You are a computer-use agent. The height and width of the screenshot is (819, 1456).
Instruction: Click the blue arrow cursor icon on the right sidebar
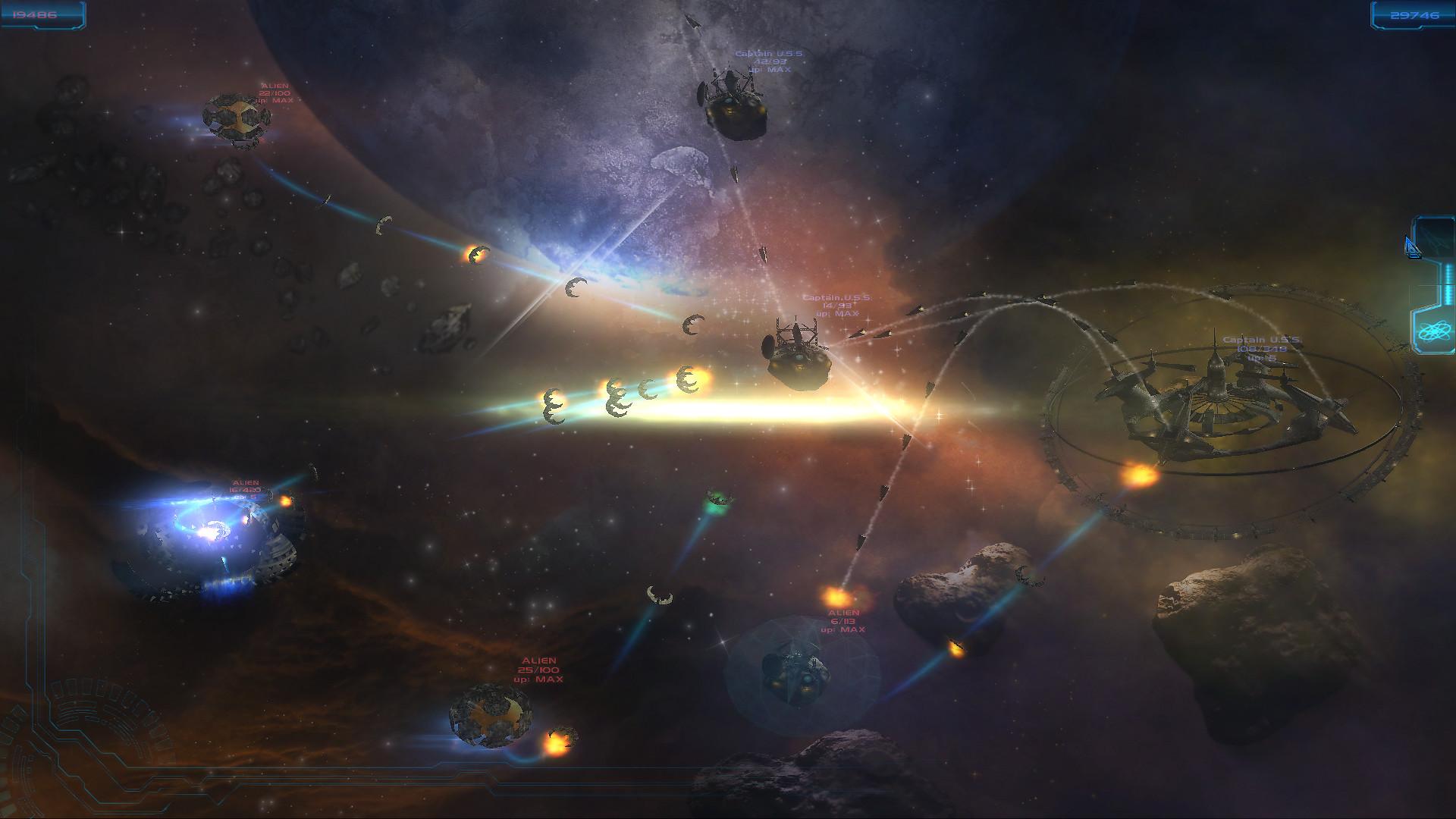(x=1411, y=246)
